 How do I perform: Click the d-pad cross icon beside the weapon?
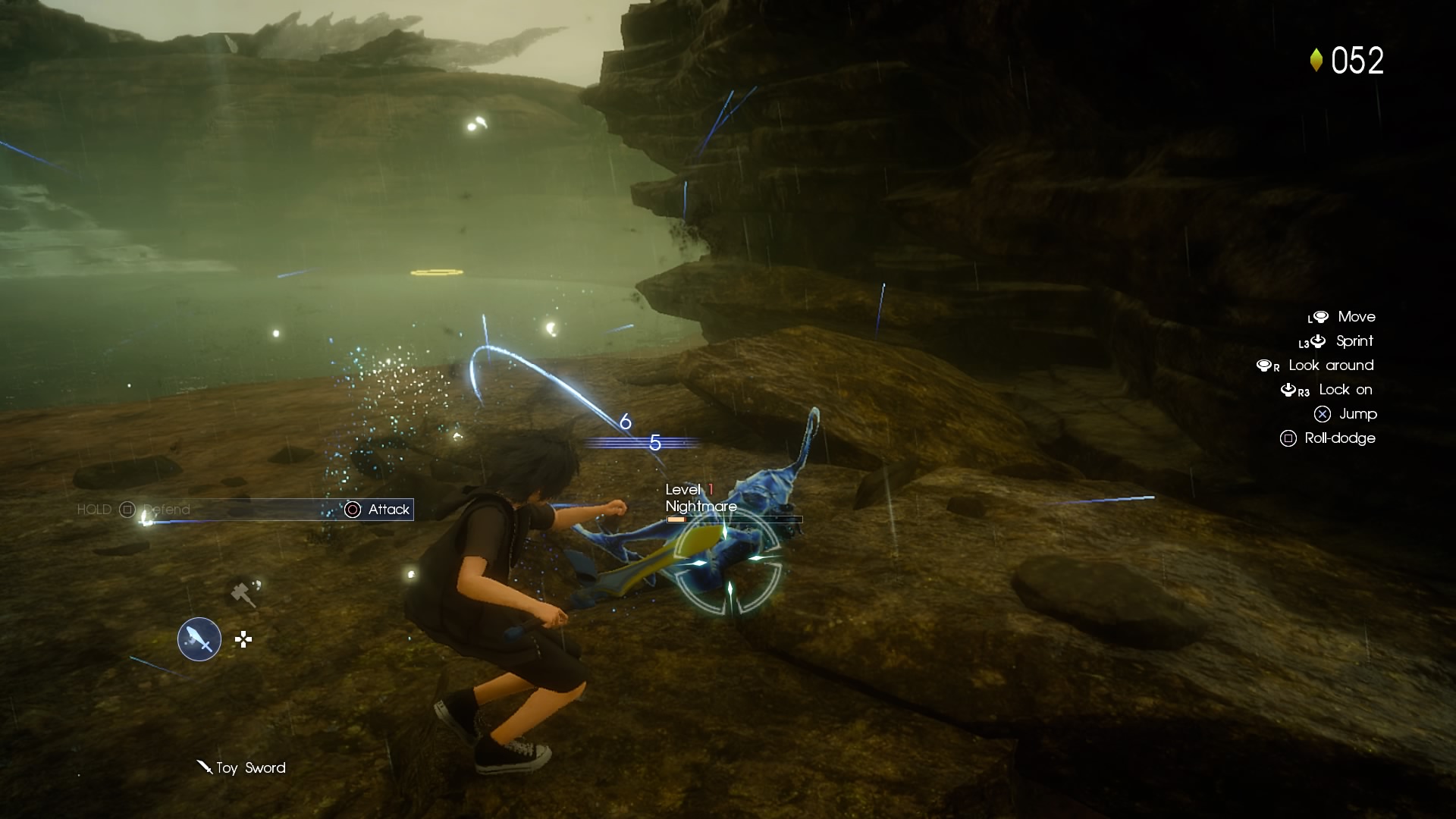click(x=243, y=640)
